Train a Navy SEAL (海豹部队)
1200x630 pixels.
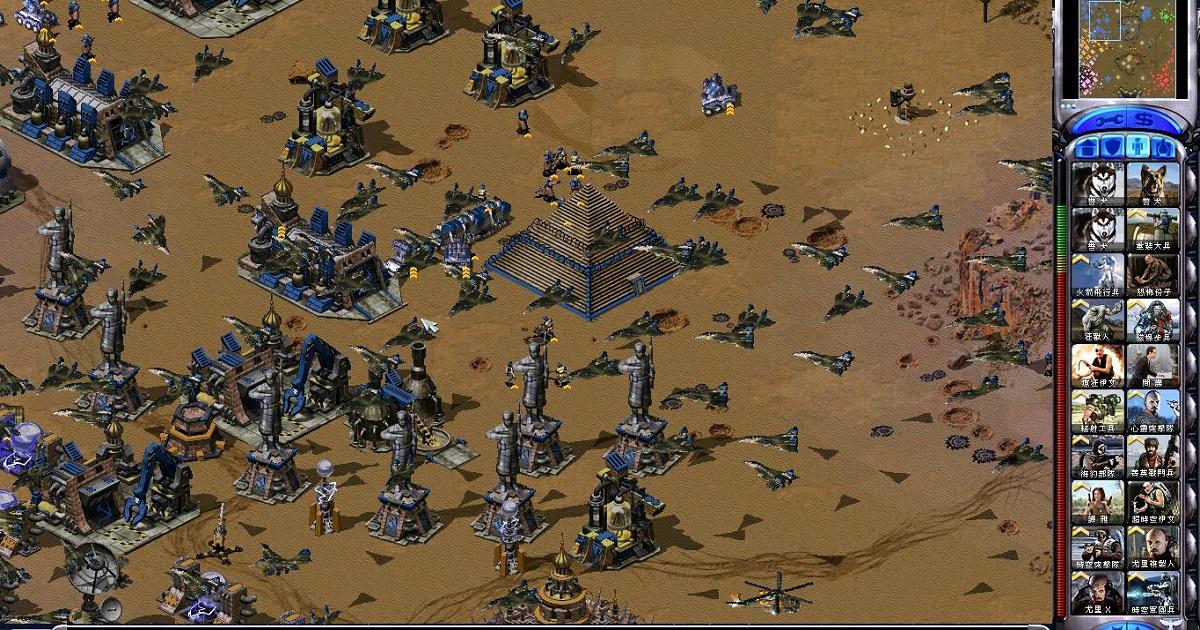tap(1097, 457)
